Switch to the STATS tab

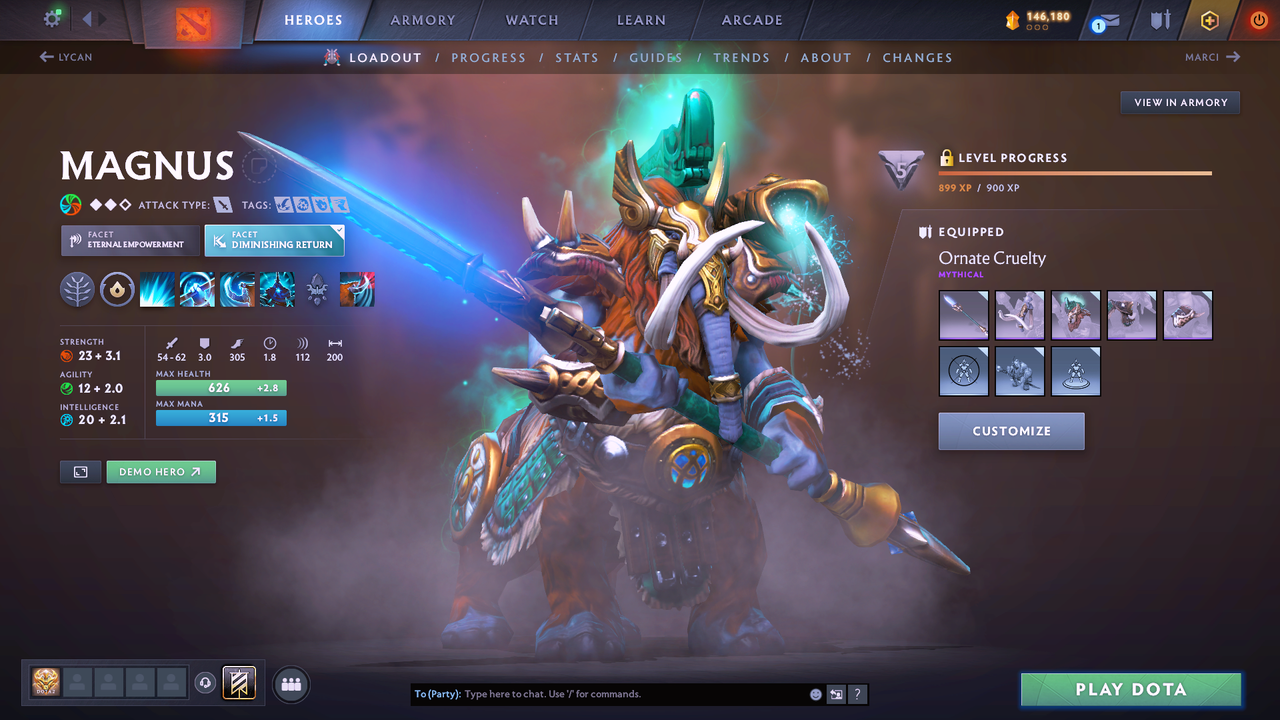(x=577, y=57)
